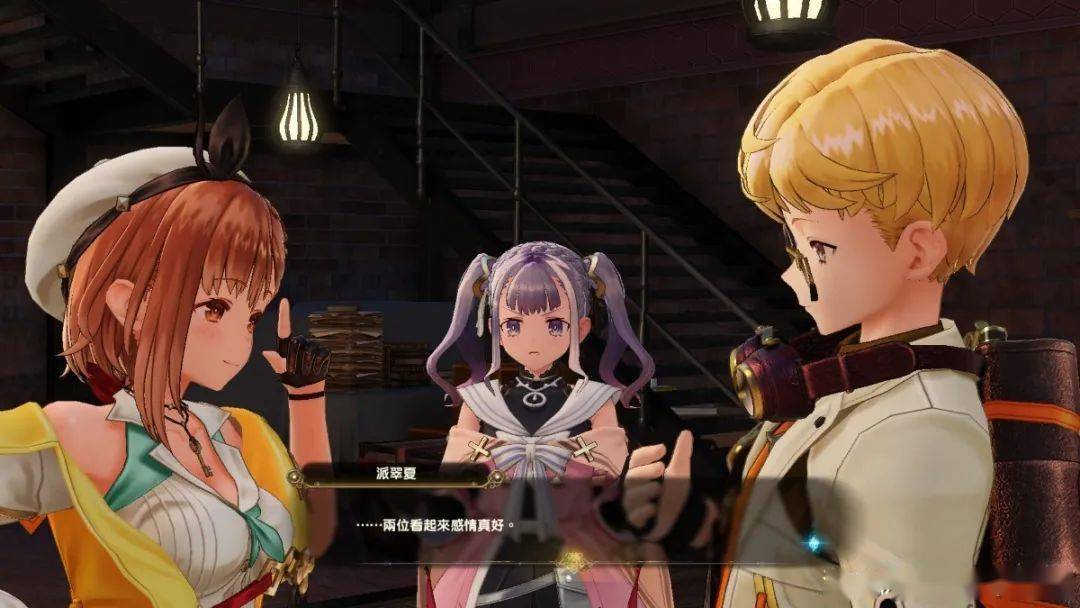Click the 派翠夏 dialogue box to continue
Viewport: 1080px width, 608px height.
[x=560, y=523]
